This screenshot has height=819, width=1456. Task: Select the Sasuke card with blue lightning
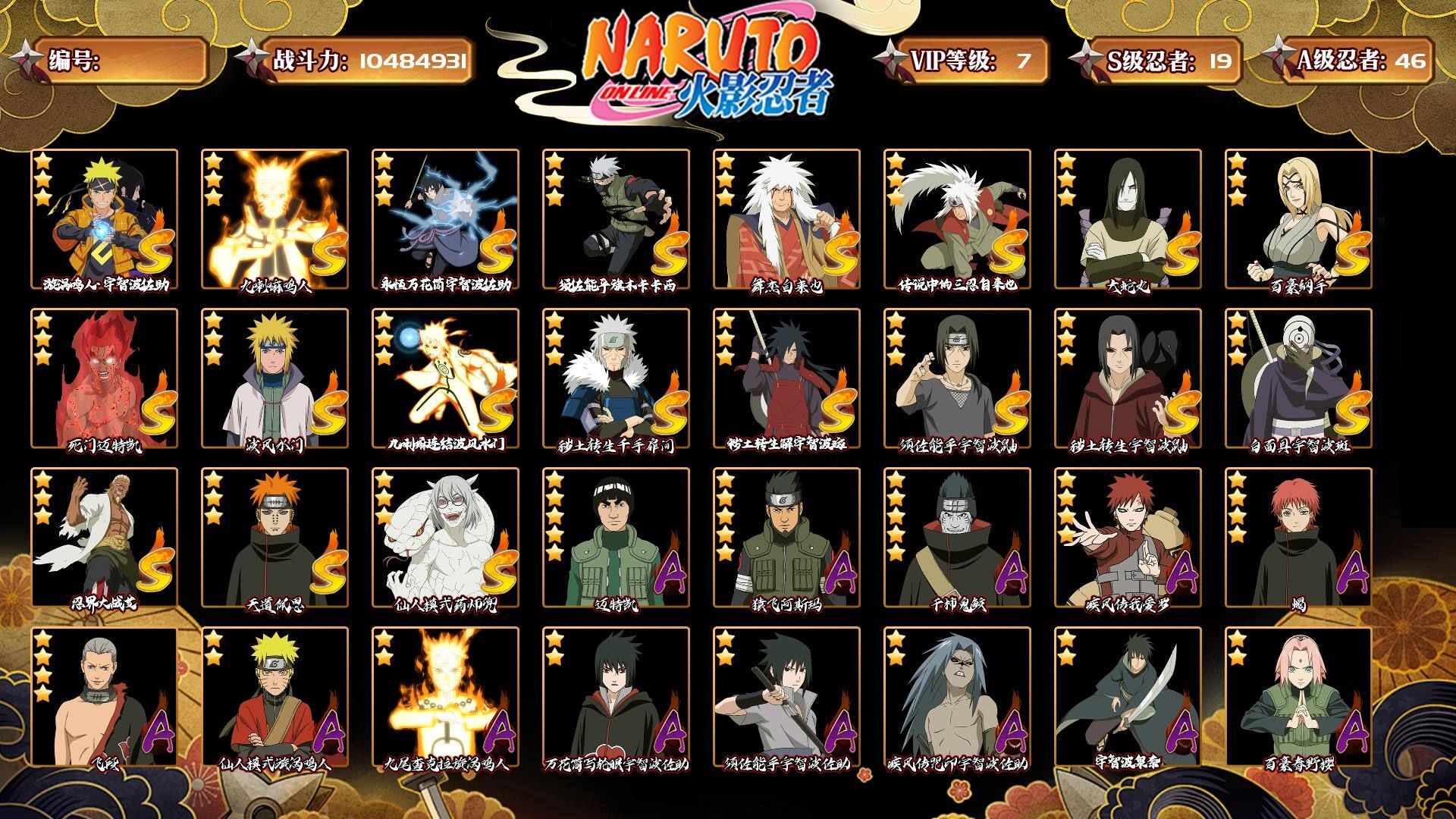(445, 219)
